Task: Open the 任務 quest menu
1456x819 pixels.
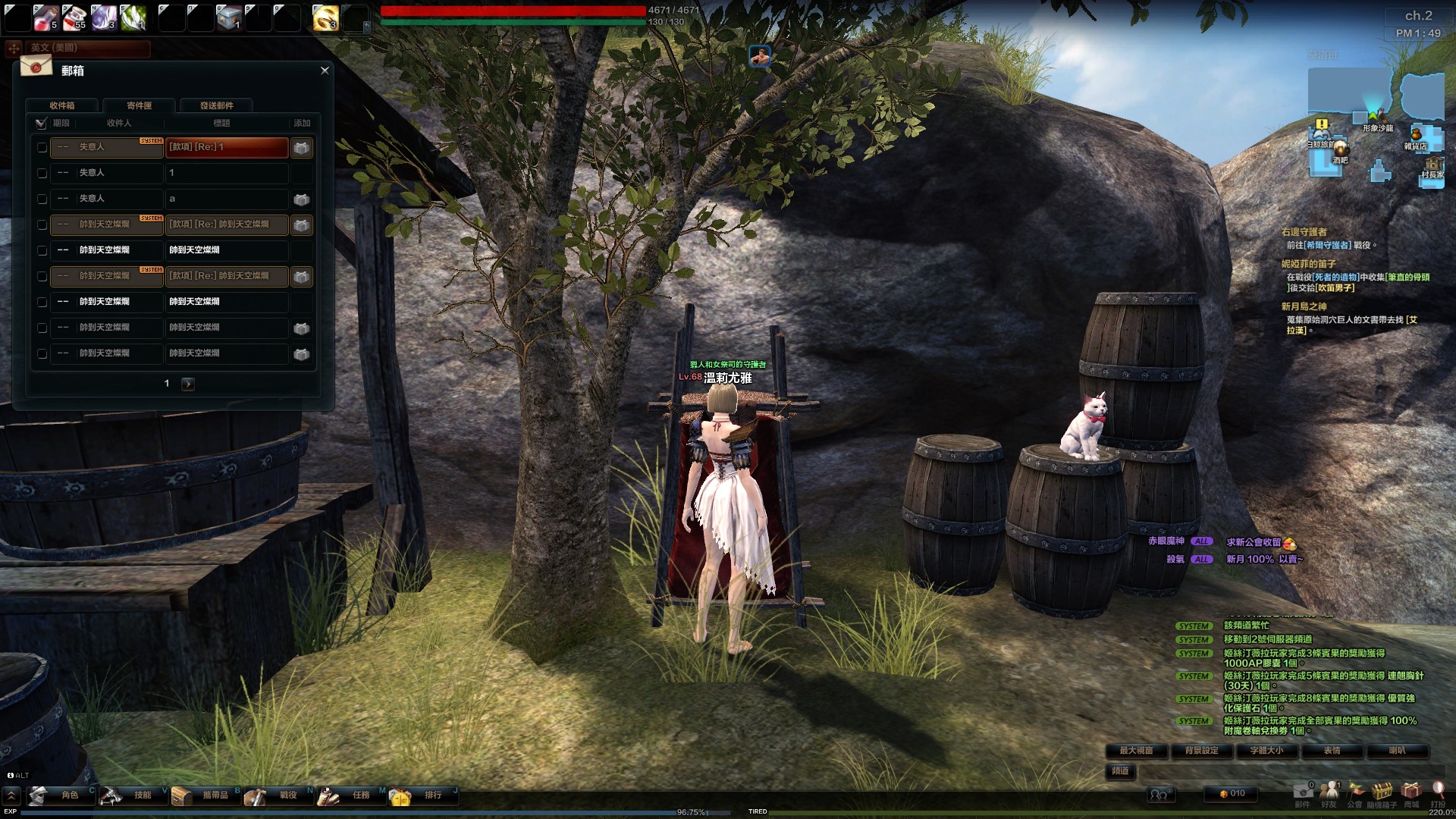Action: (x=352, y=795)
